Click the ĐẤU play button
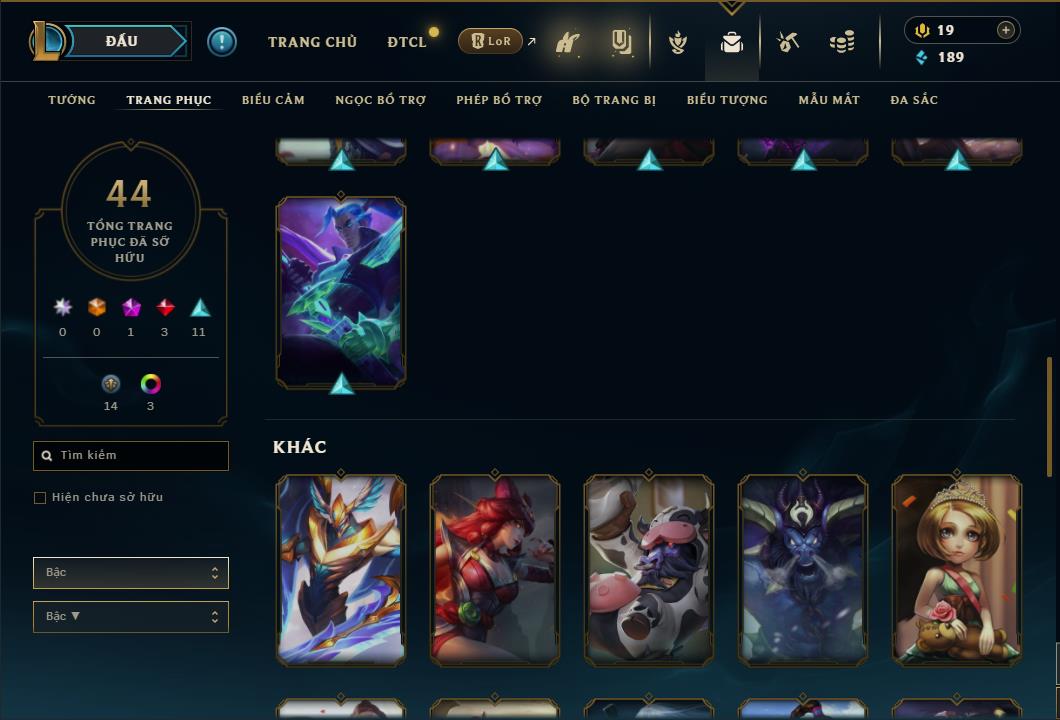The height and width of the screenshot is (720, 1060). coord(121,41)
